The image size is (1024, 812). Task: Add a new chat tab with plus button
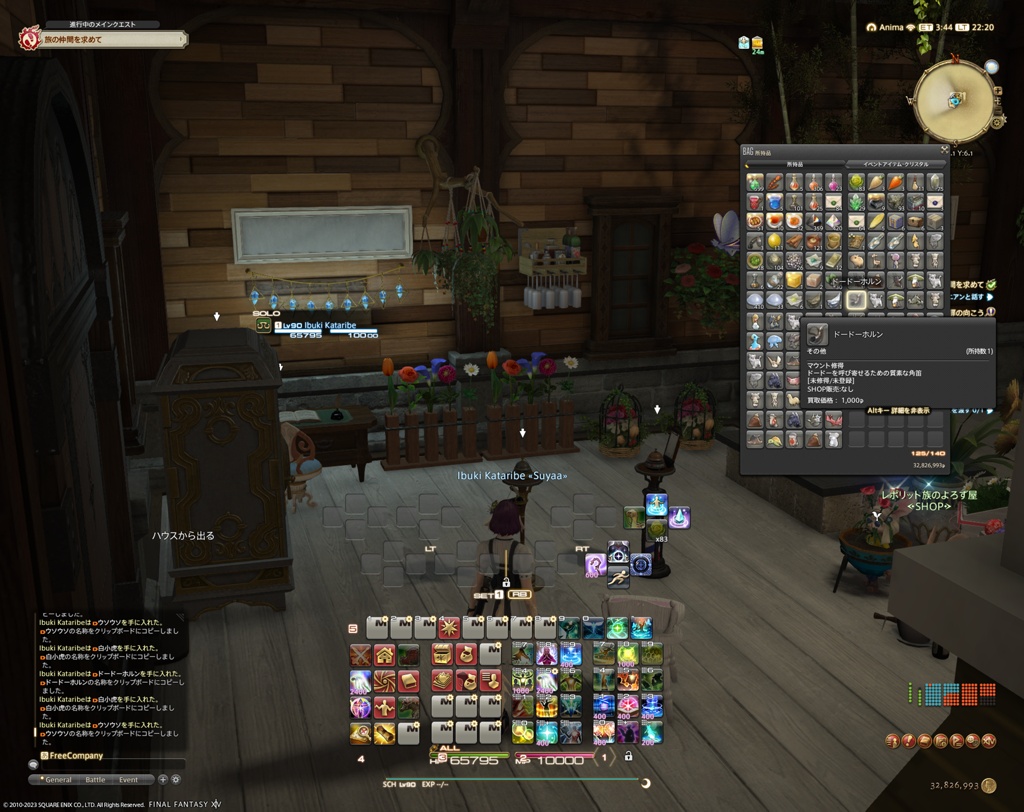coord(163,779)
